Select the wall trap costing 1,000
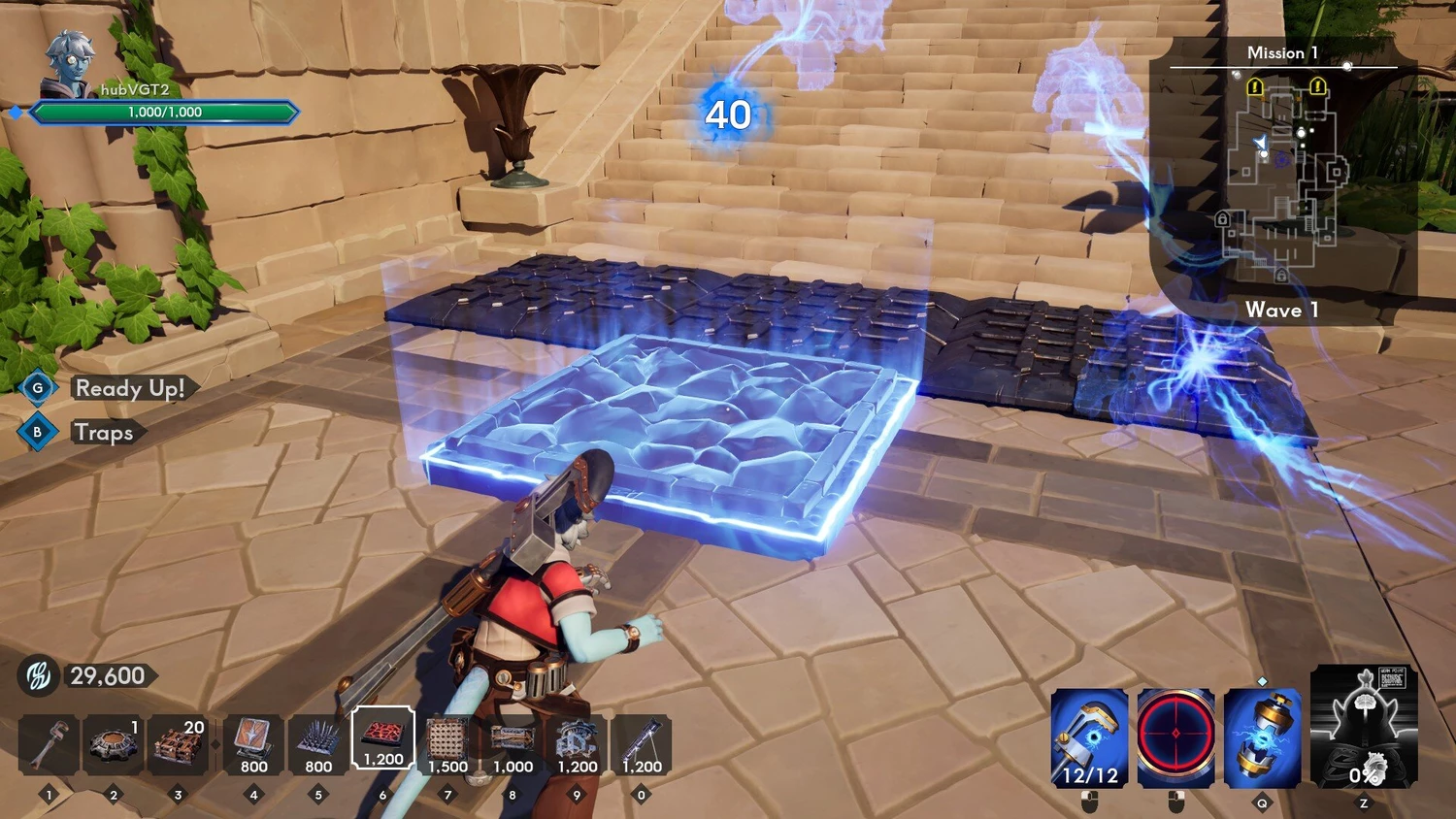 click(x=513, y=744)
